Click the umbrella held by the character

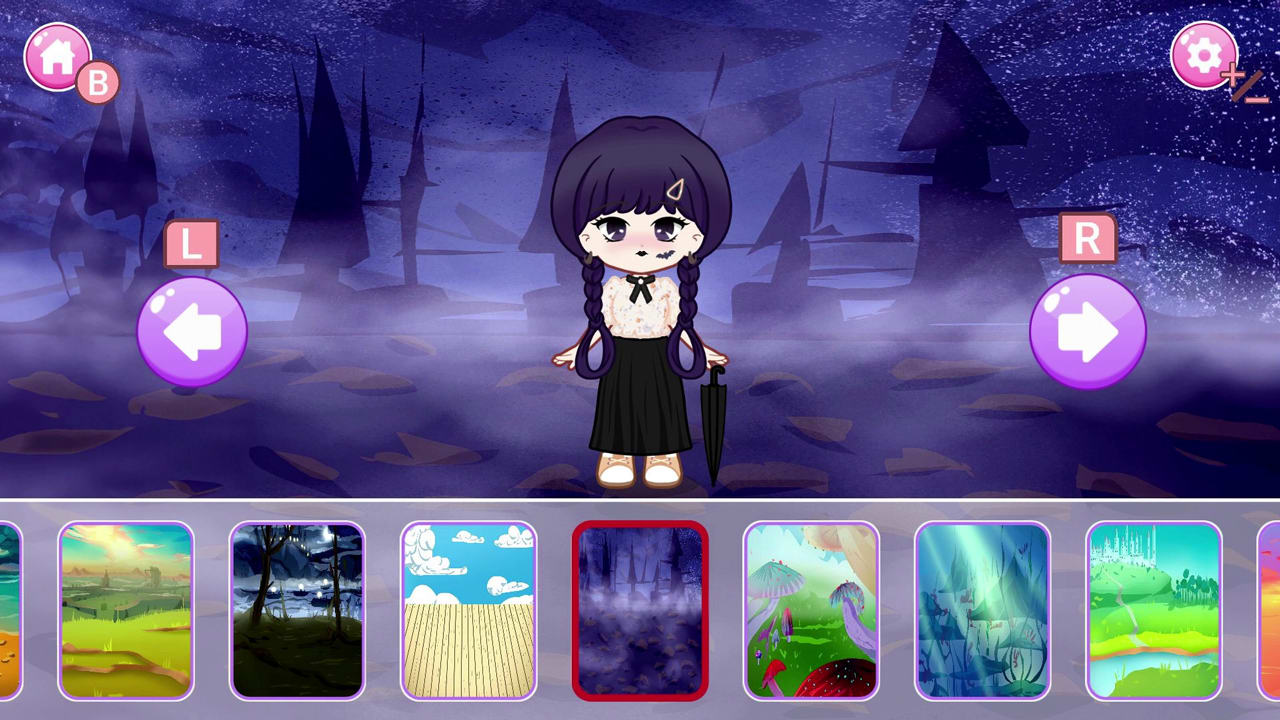(716, 420)
